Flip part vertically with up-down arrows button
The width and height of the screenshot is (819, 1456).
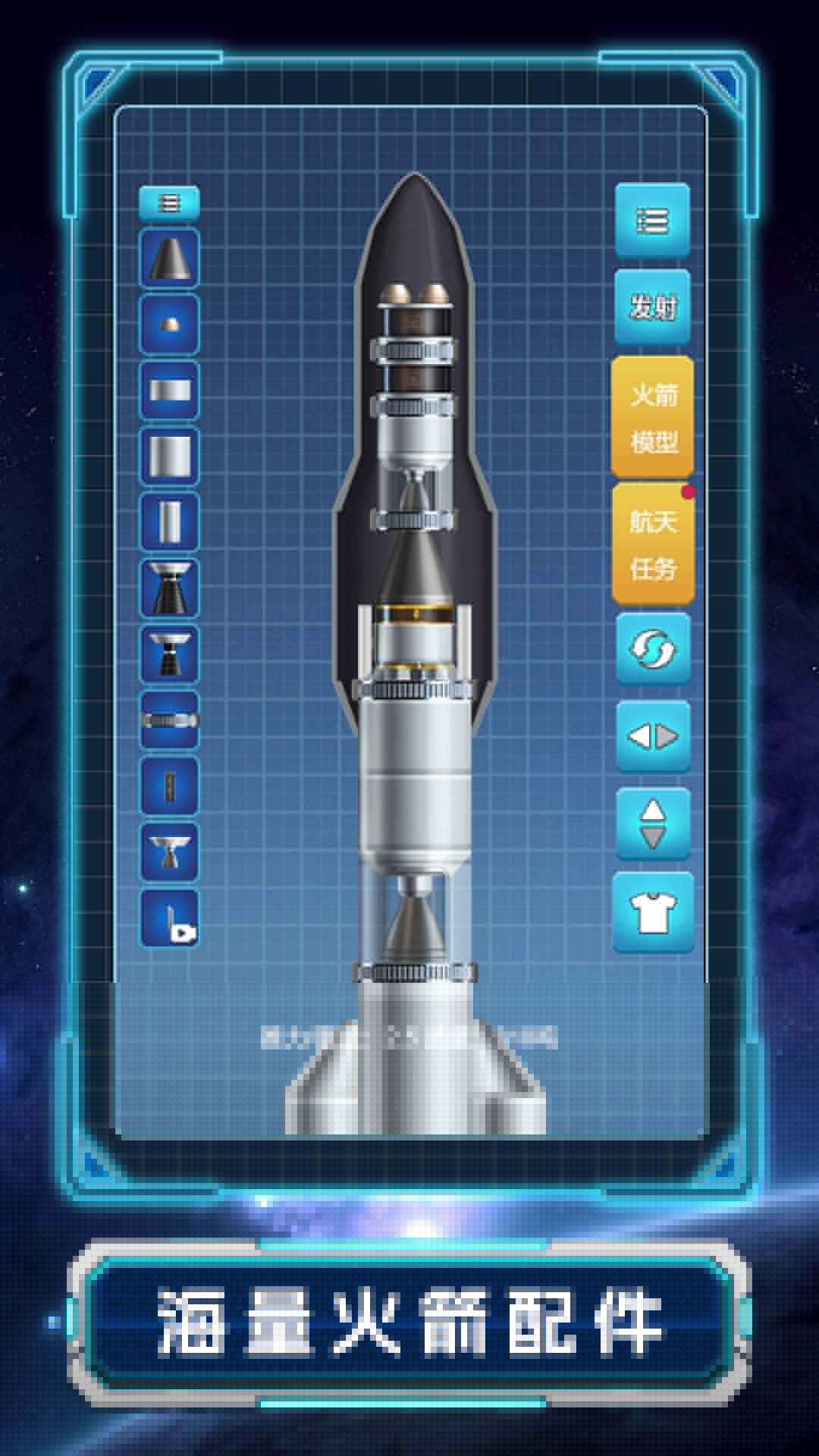[652, 824]
